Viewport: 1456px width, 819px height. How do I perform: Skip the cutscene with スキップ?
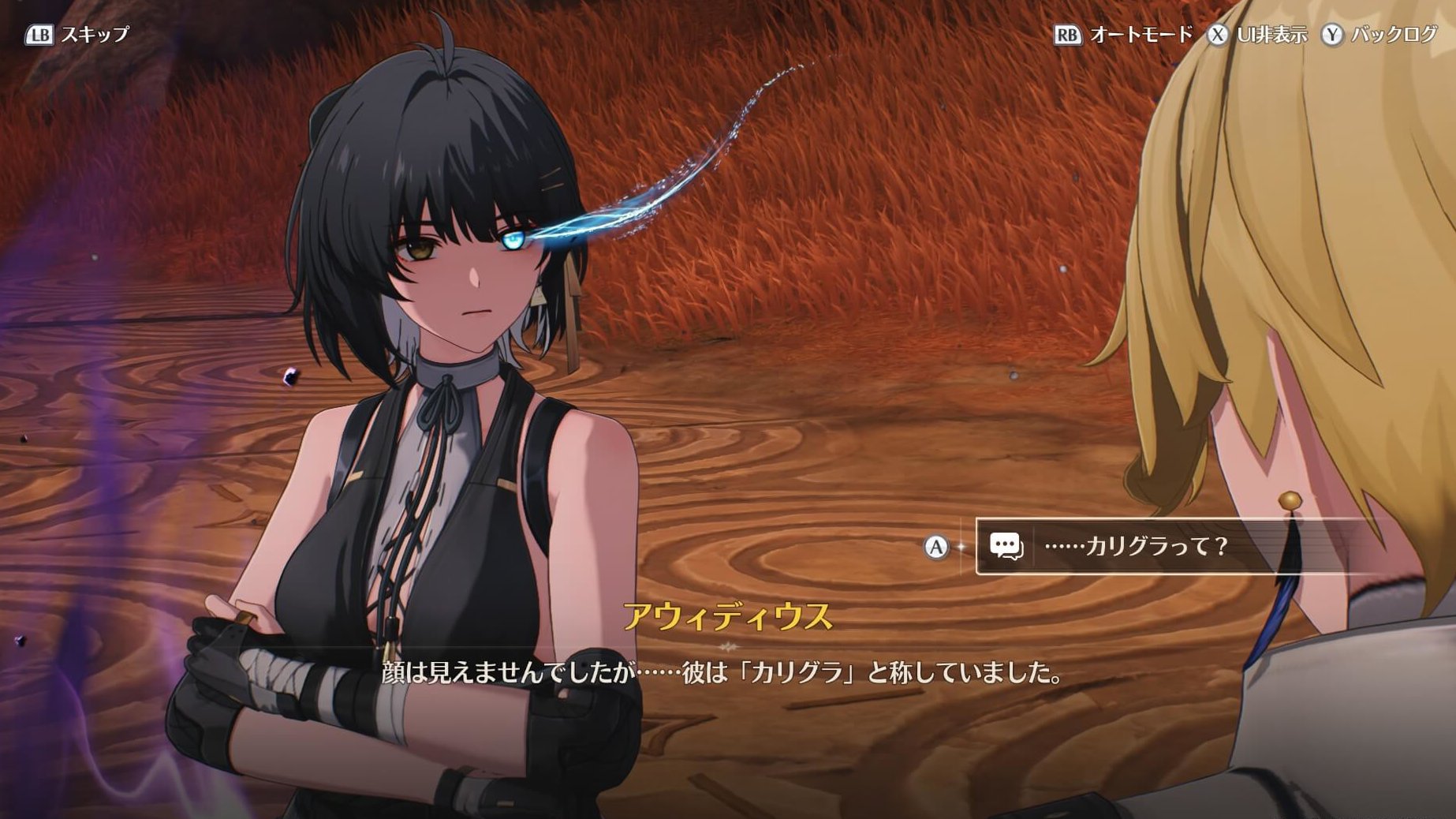pos(77,35)
